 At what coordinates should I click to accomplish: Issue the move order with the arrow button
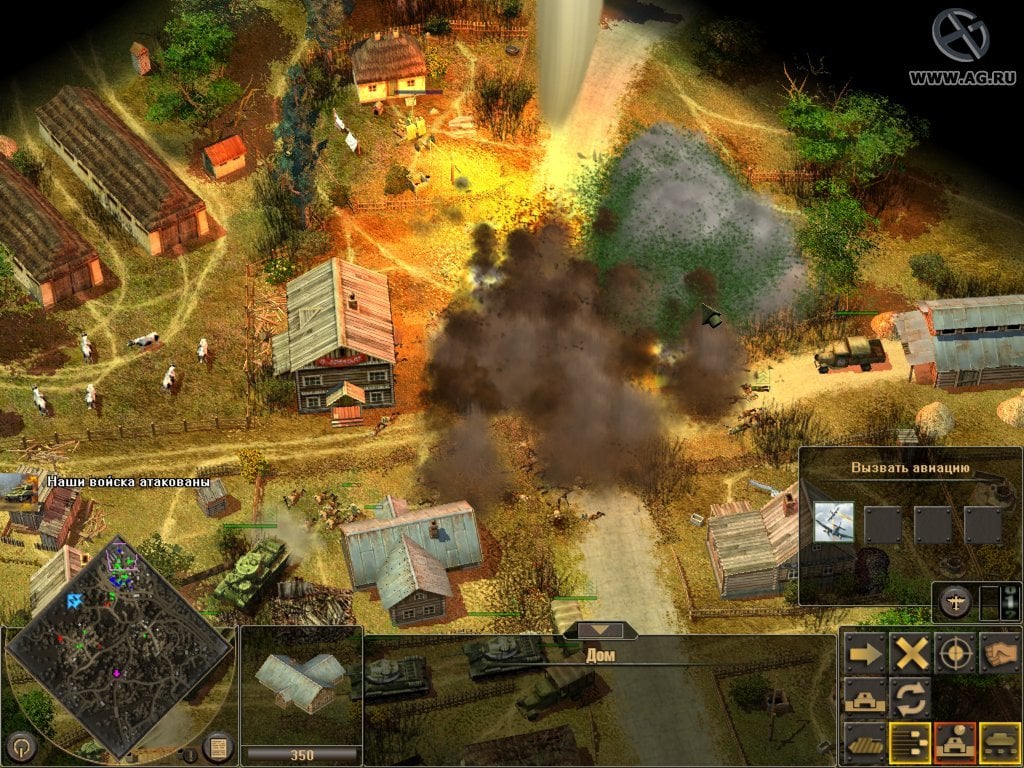(x=865, y=653)
